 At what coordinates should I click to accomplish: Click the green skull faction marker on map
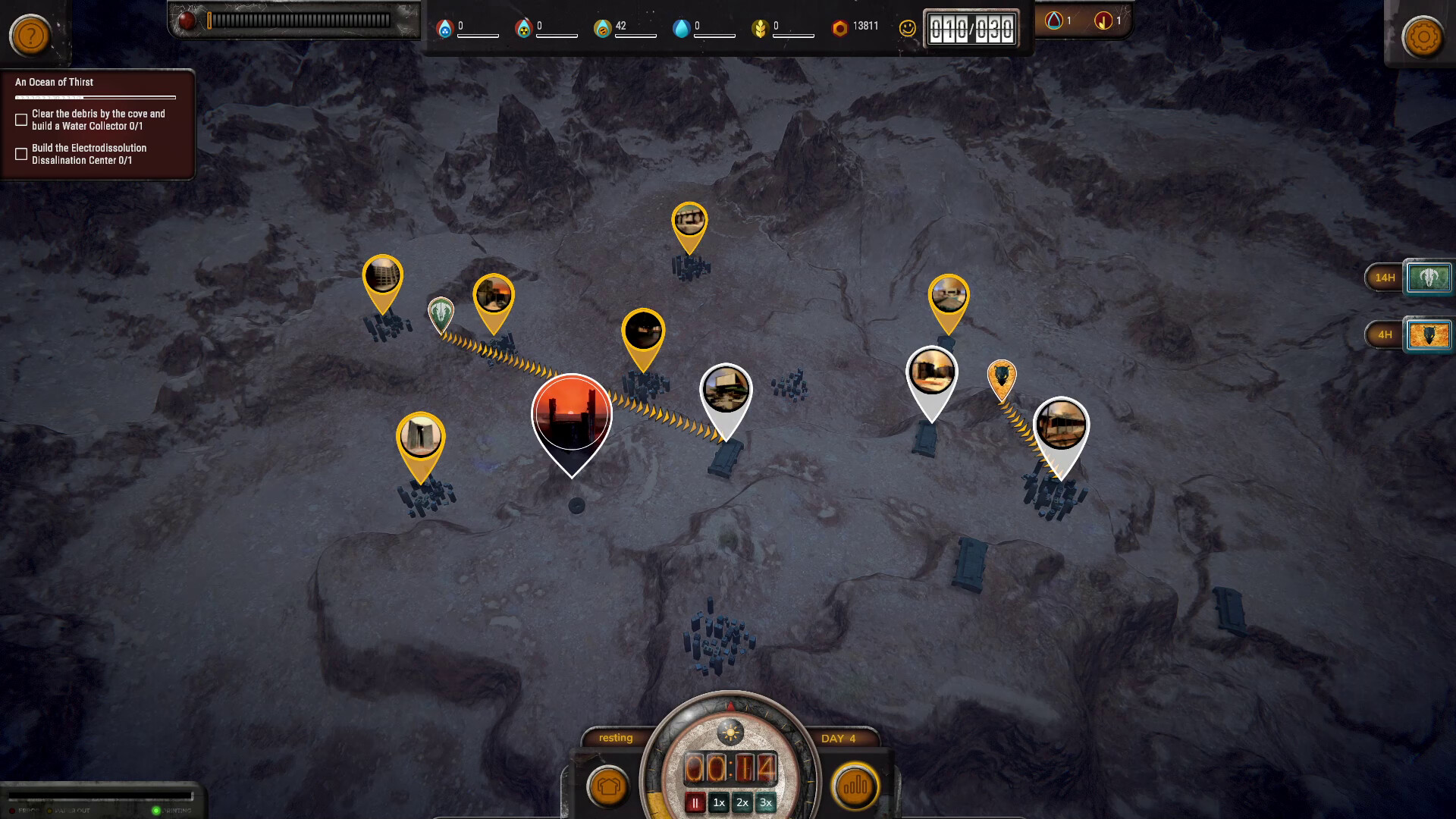(441, 312)
